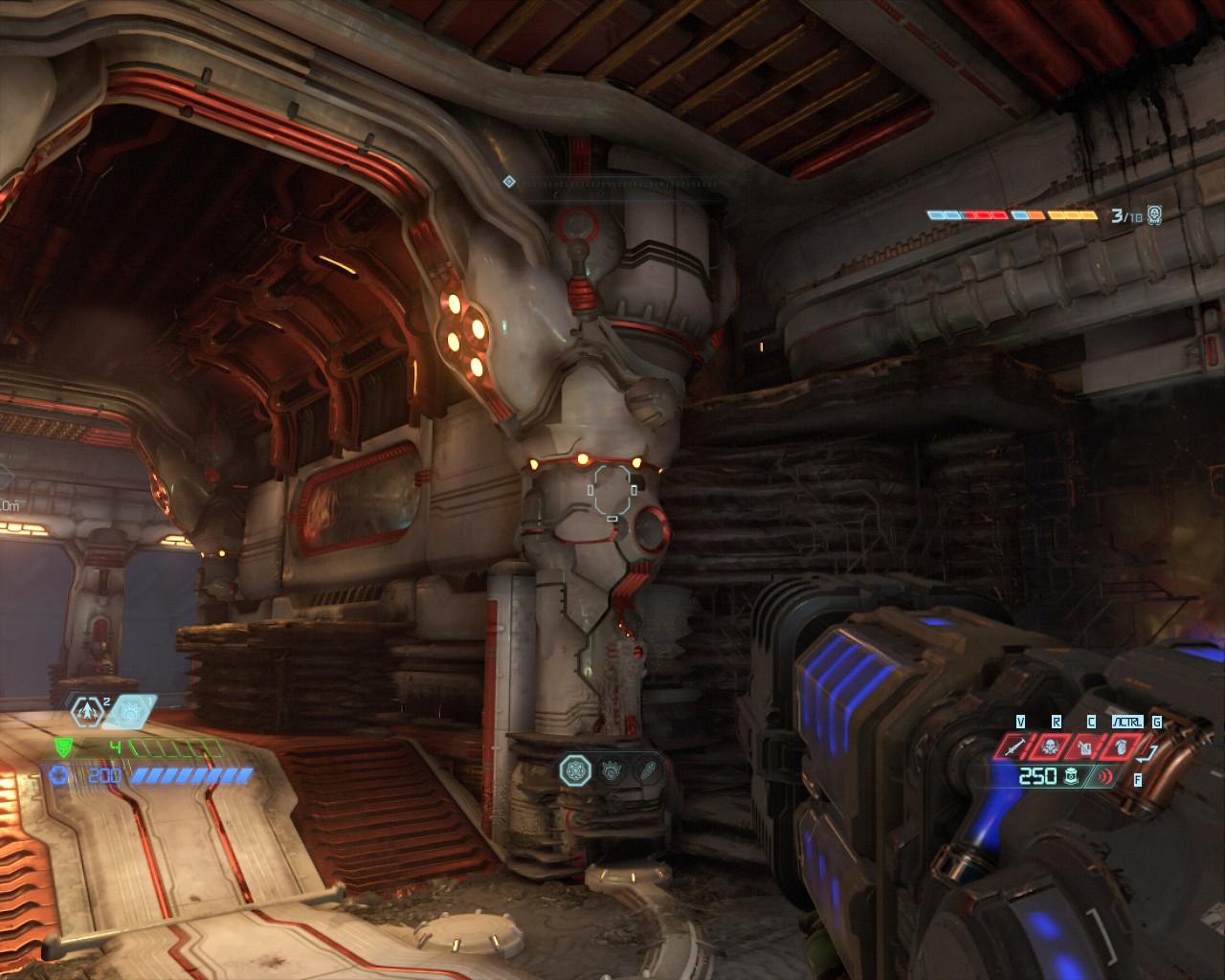Click the blue health cross icon
Viewport: 1225px width, 980px height.
tap(59, 774)
